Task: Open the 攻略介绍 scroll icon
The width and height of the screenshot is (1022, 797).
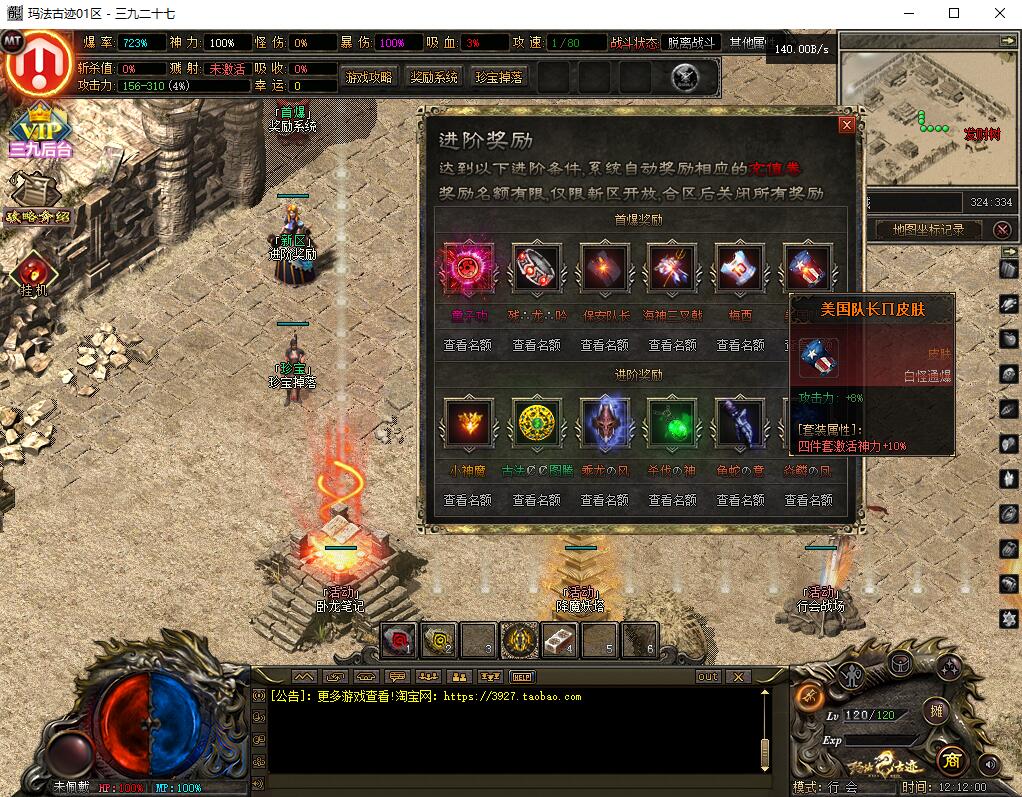Action: 36,196
